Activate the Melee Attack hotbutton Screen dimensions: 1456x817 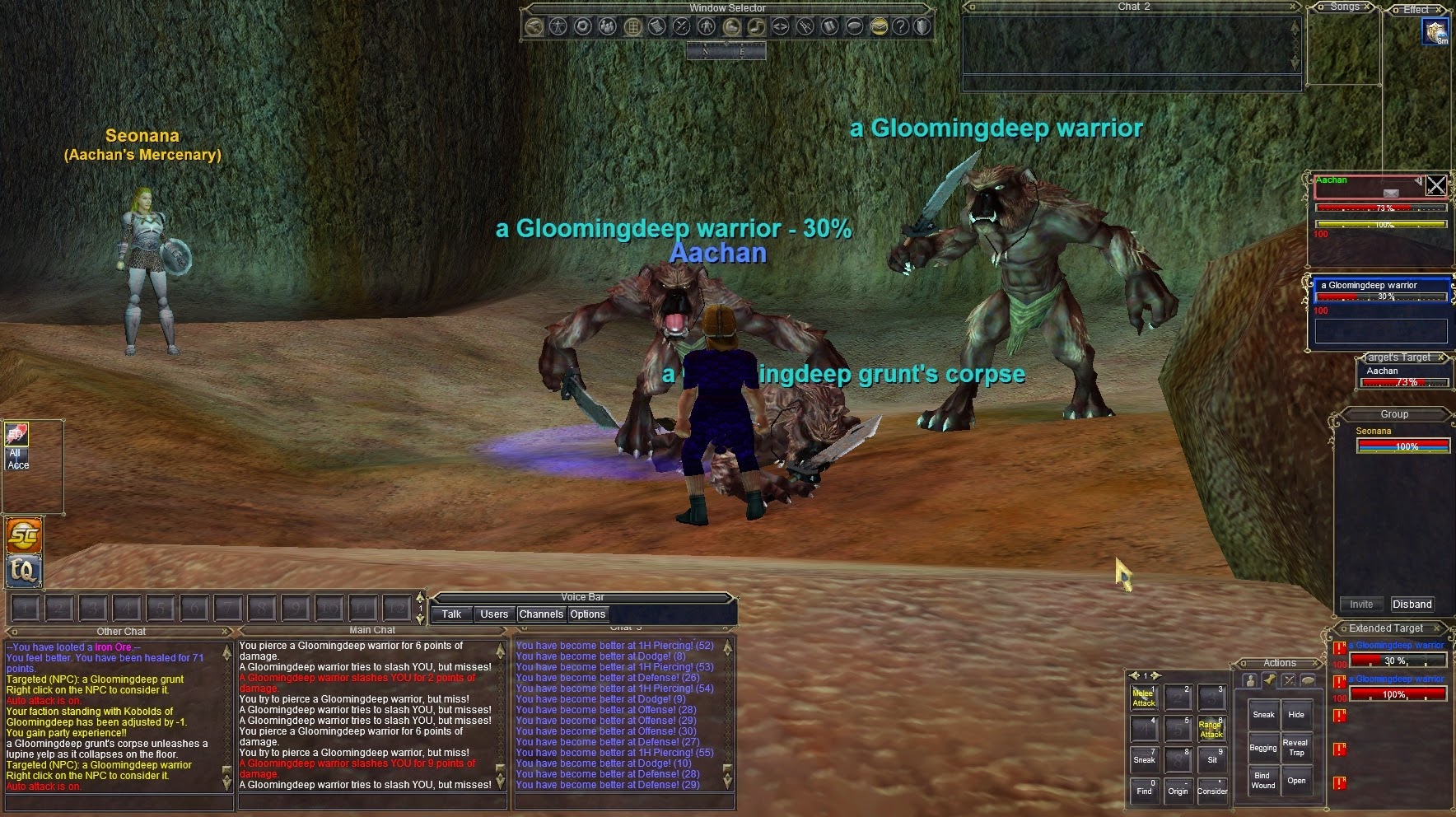(x=1144, y=698)
